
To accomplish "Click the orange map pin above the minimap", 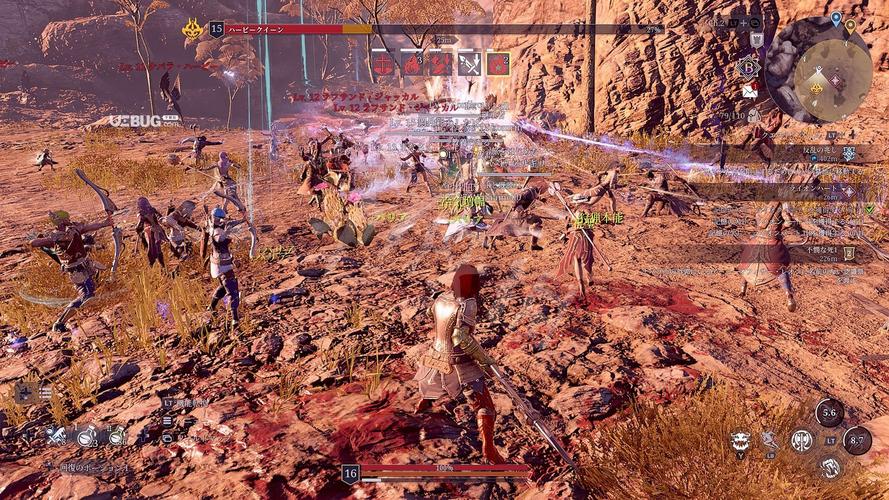I will coord(850,25).
